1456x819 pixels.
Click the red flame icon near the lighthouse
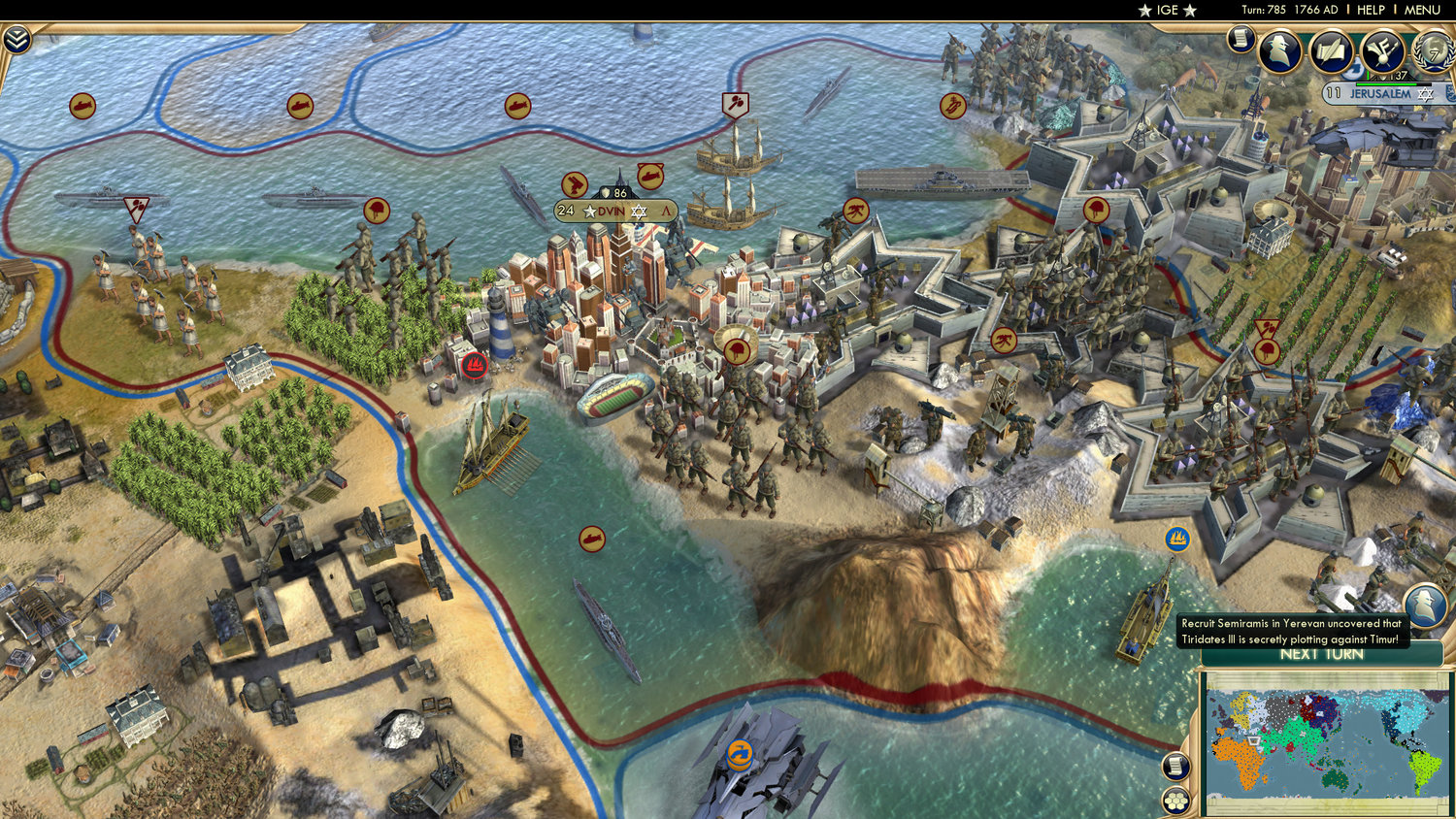(475, 366)
